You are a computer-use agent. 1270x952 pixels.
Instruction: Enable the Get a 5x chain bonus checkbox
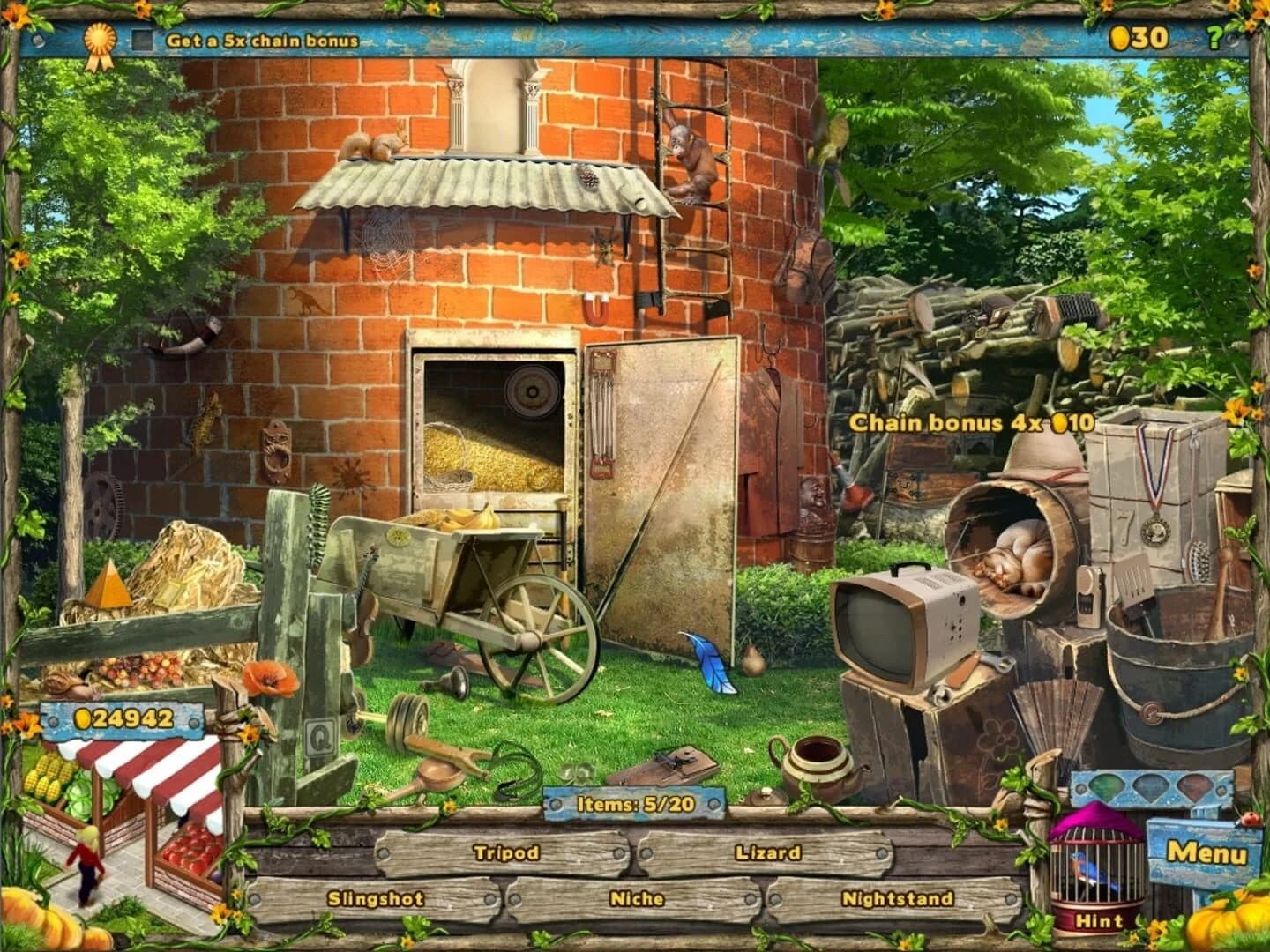coord(142,38)
